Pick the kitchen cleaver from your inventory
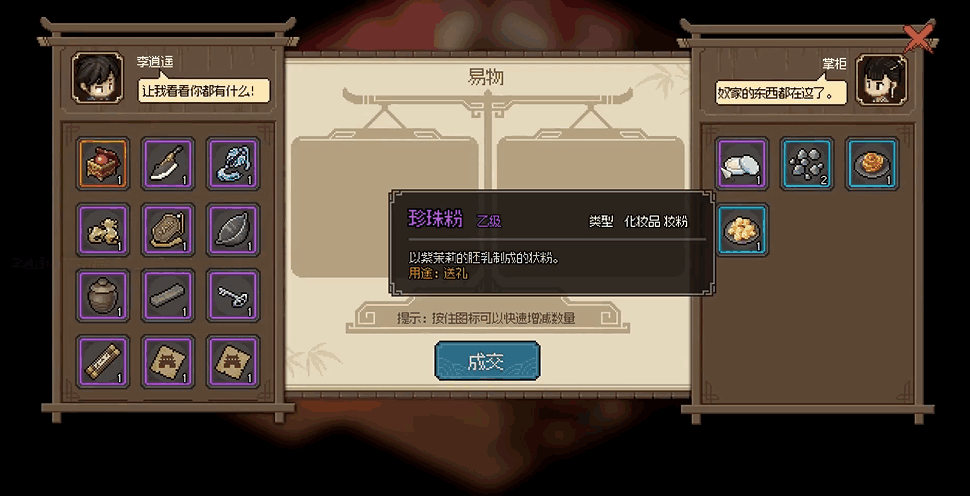Screen dimensions: 970x496 (168, 164)
